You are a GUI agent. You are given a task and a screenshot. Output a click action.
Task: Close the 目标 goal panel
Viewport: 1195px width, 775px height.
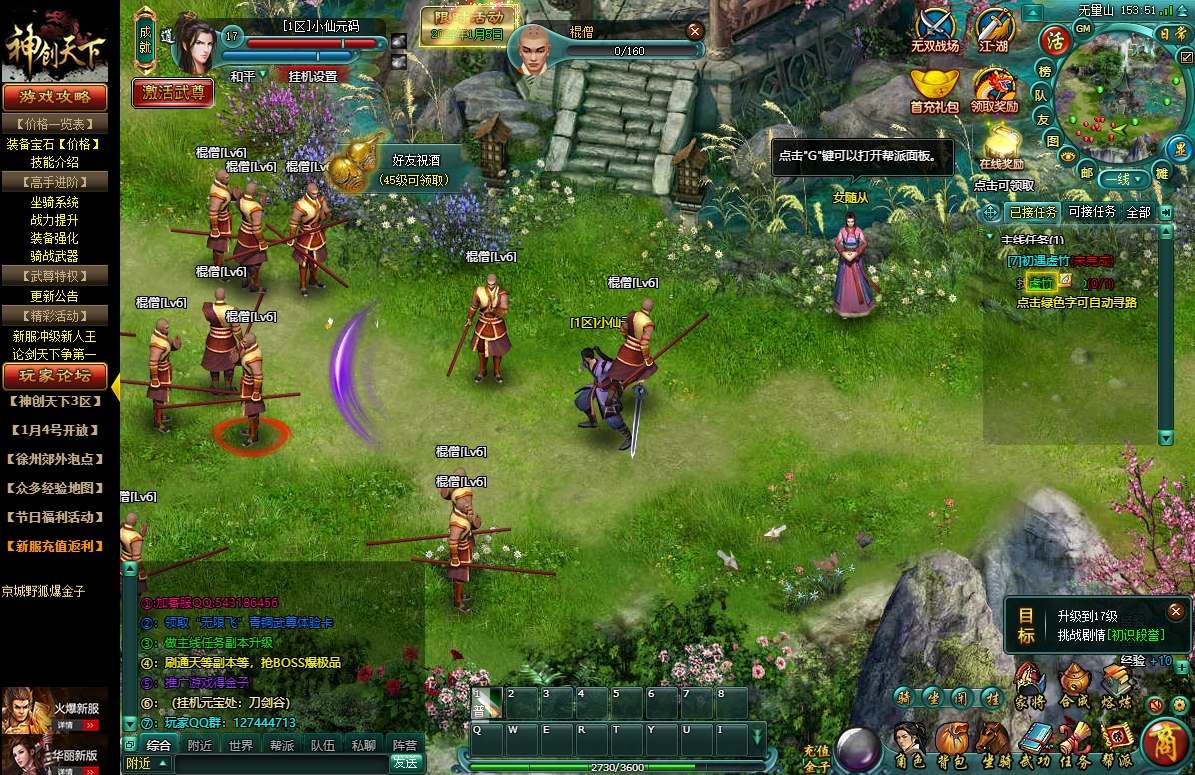1176,610
